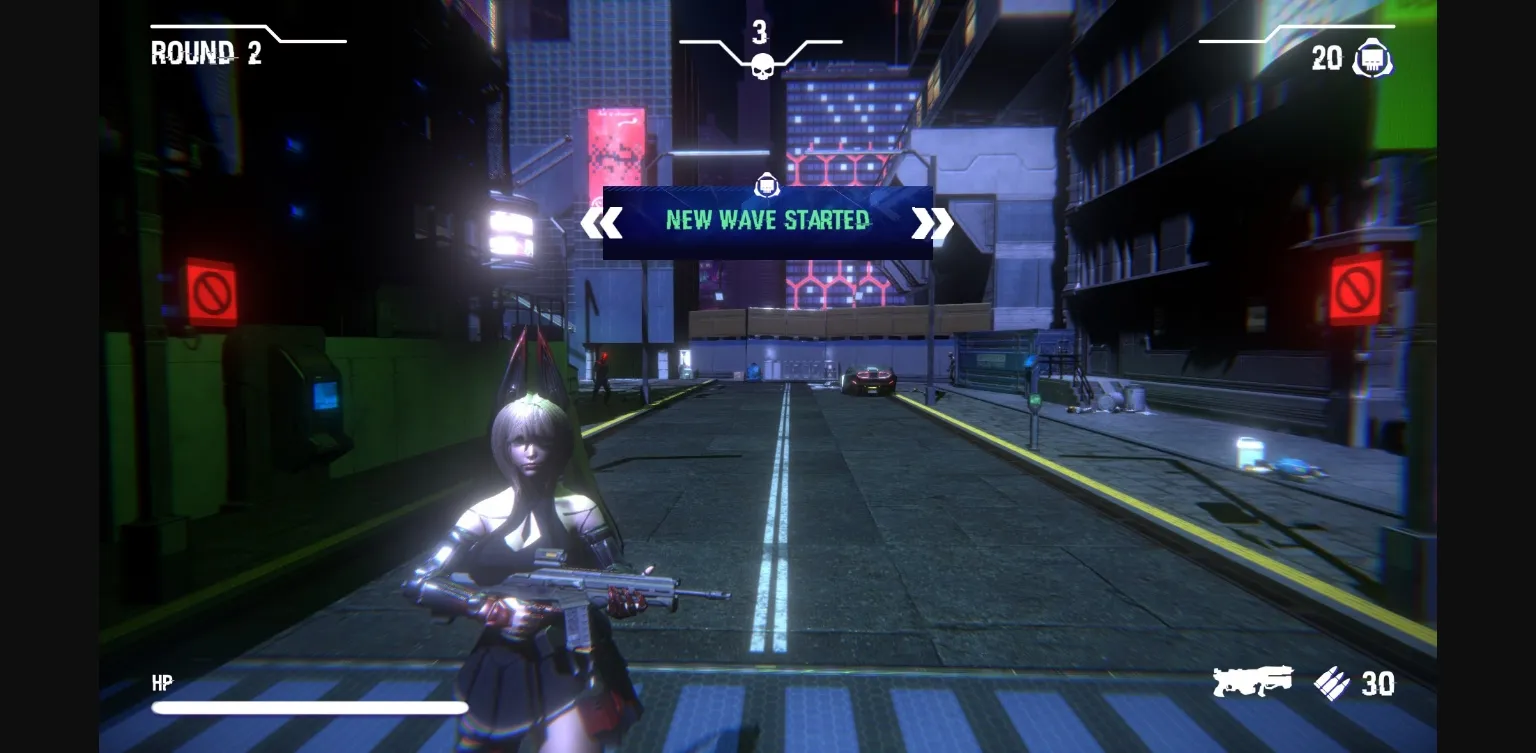Open the enemy counter showing 3 at top center

(x=761, y=34)
